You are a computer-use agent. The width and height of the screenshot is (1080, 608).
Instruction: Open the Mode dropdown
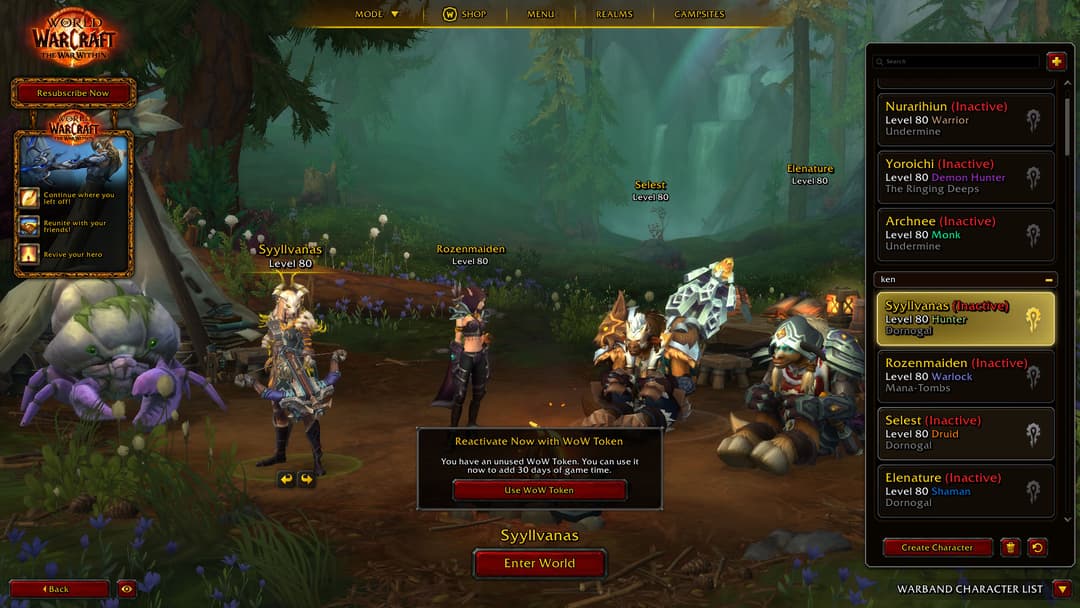tap(377, 14)
